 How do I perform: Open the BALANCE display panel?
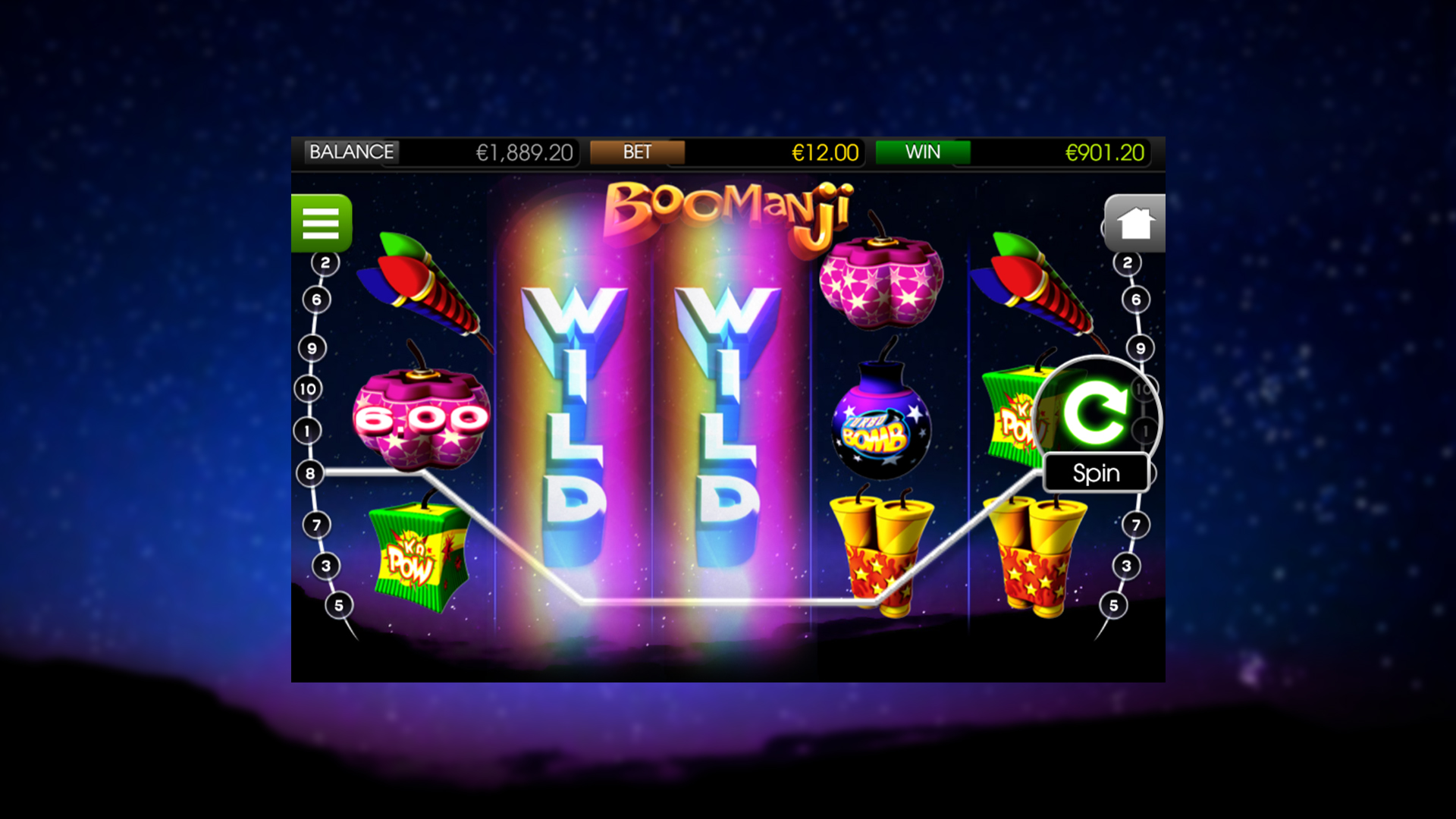pos(351,152)
